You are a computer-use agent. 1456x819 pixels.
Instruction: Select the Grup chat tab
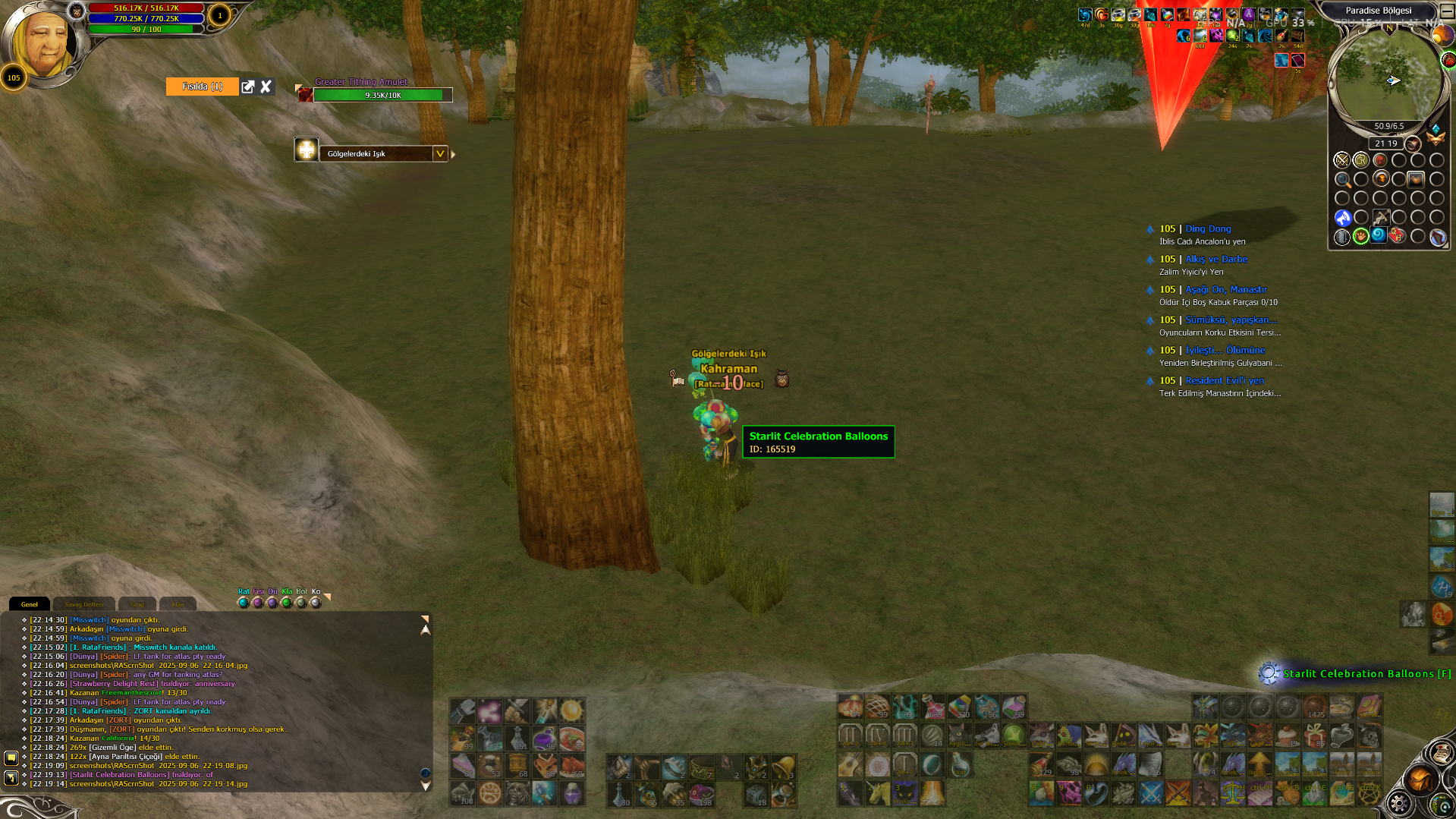137,604
